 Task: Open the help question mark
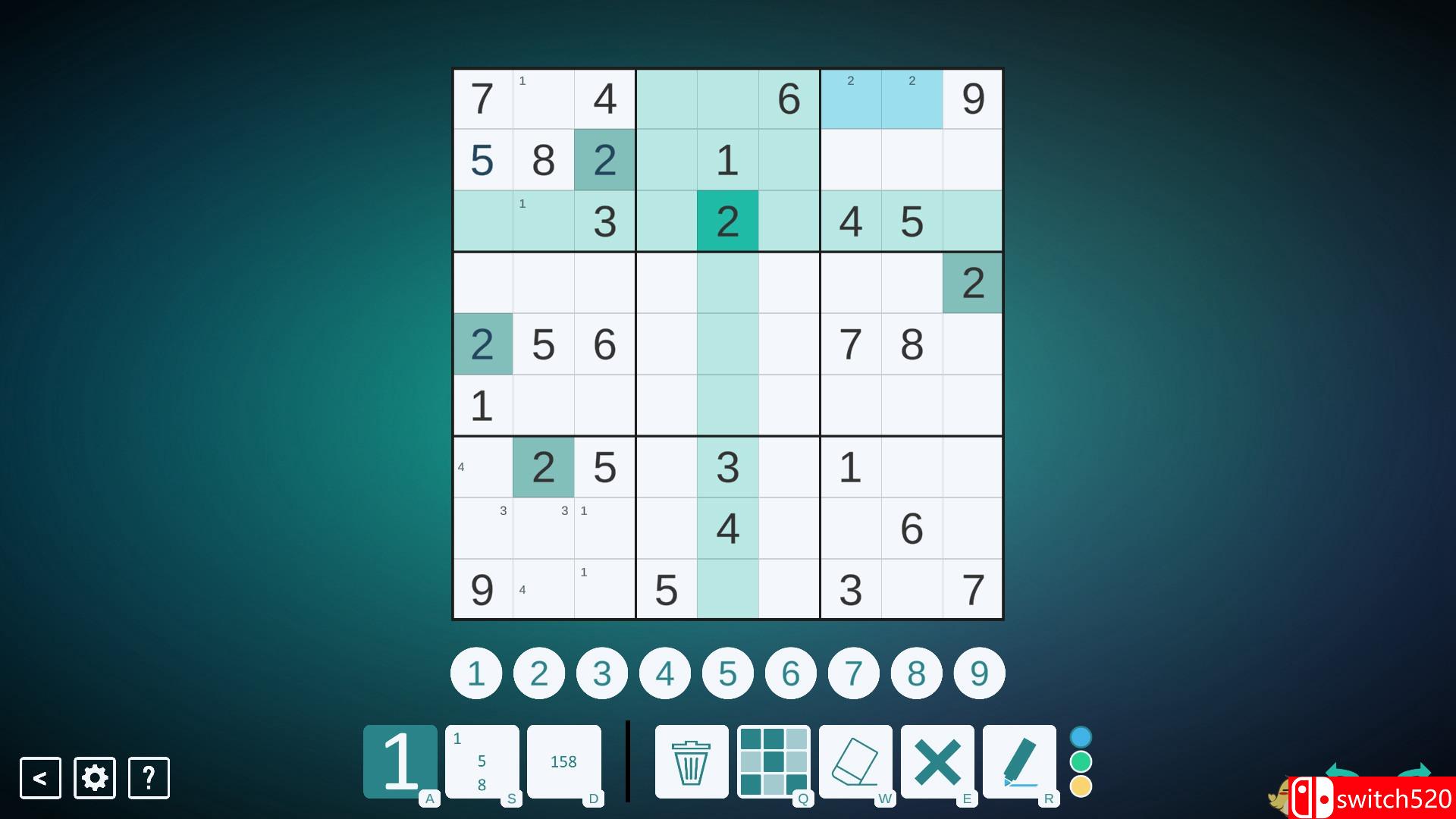[149, 777]
